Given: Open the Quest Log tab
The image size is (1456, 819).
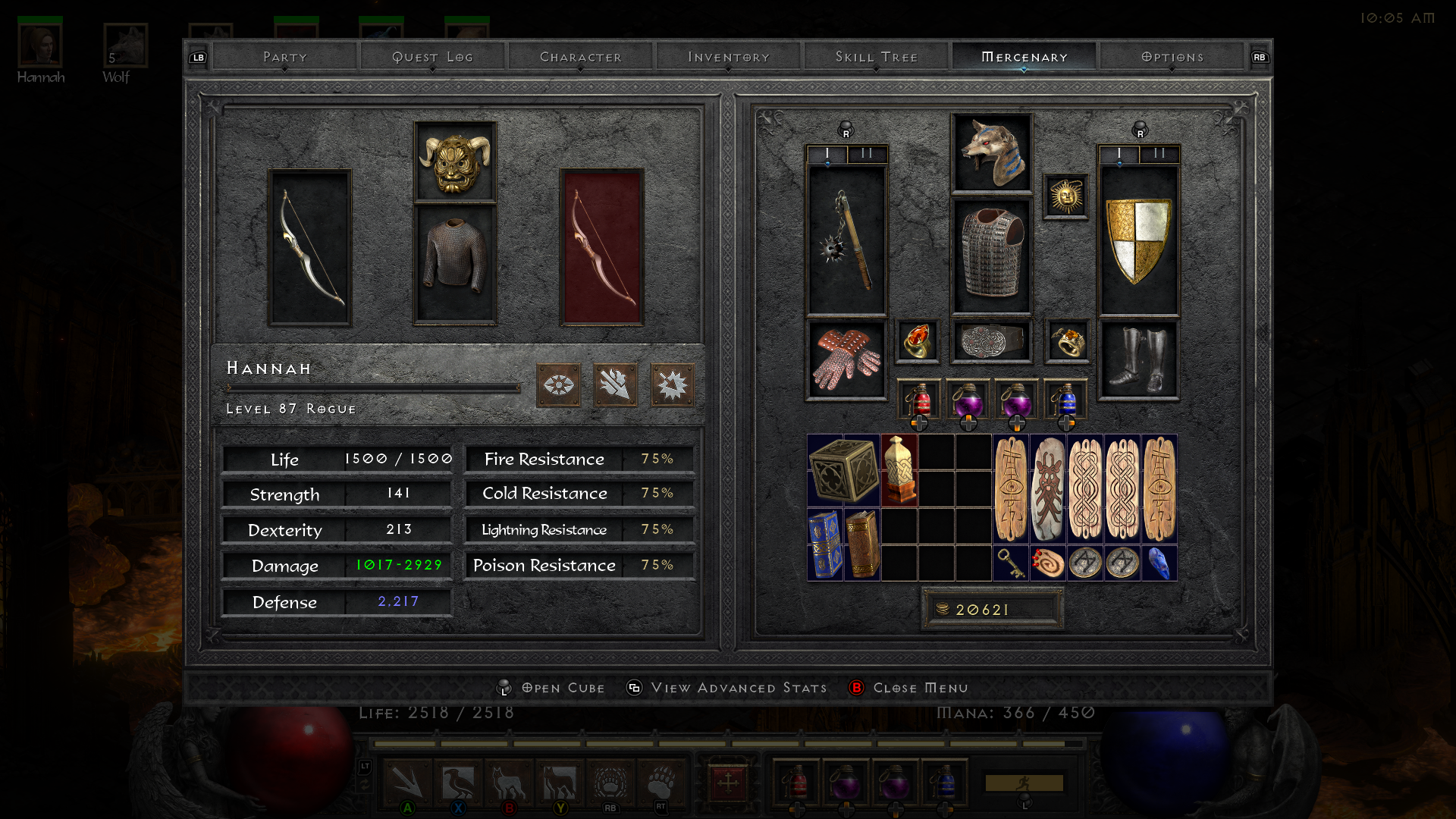Looking at the screenshot, I should 433,56.
